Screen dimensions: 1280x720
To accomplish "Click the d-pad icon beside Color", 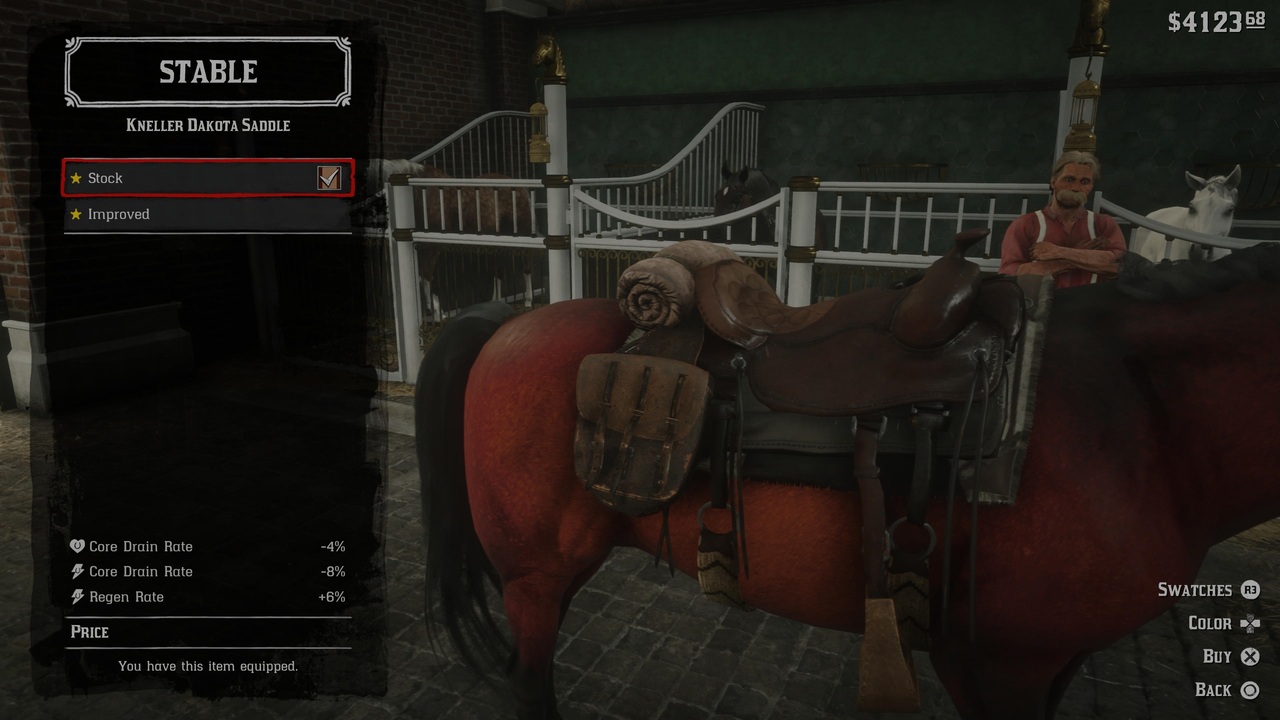I will [1252, 623].
